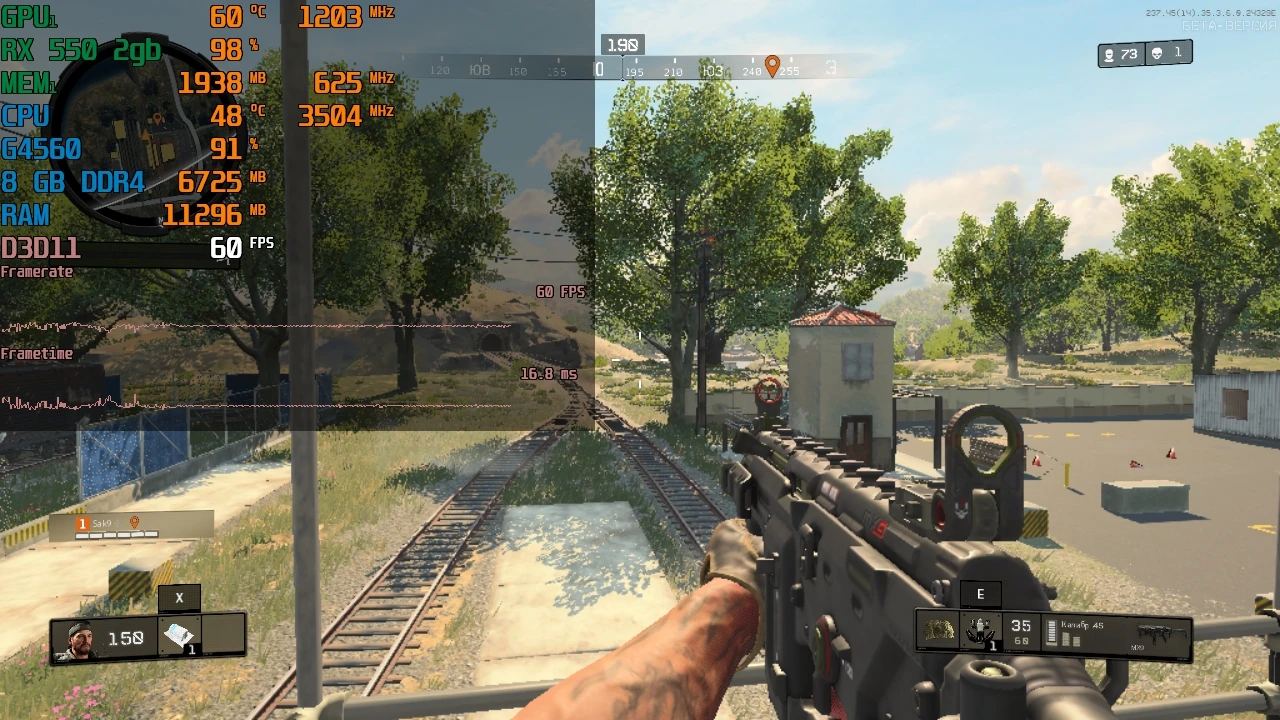Click the chevron arrow next to Sak9

117,522
